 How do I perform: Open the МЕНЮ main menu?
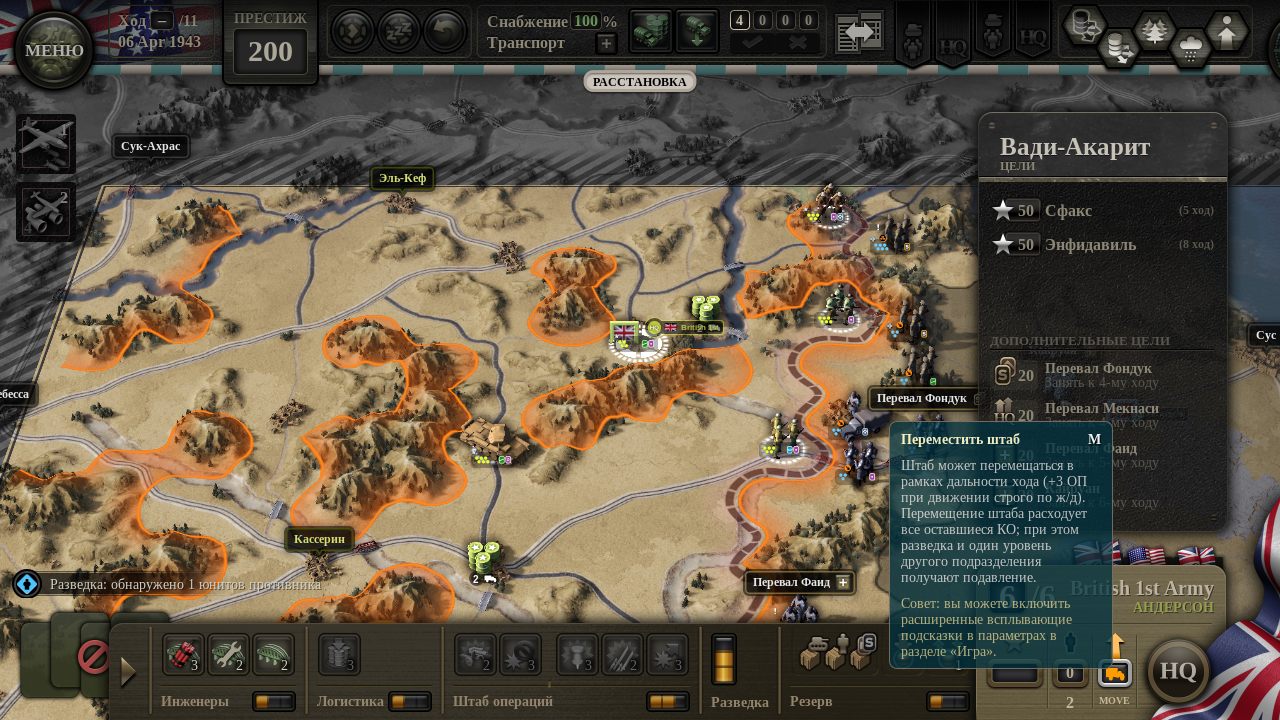pos(54,50)
